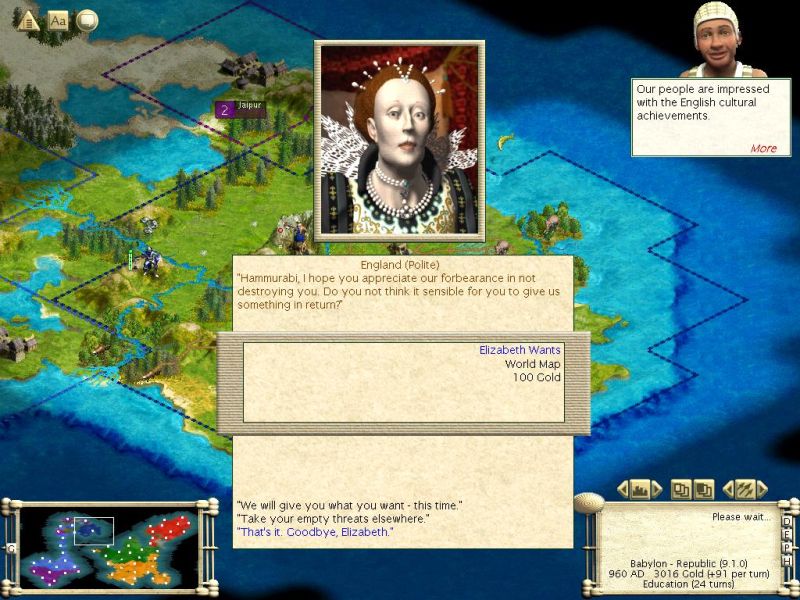Open the triangular main menu button
This screenshot has height=600, width=800.
click(x=28, y=20)
